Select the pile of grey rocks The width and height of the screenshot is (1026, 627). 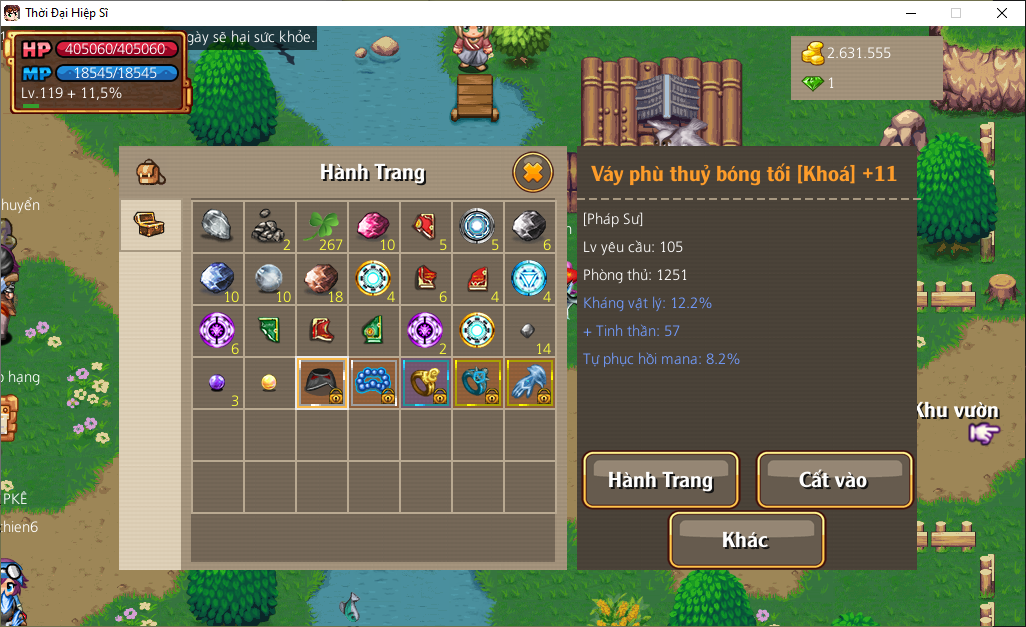tap(269, 227)
